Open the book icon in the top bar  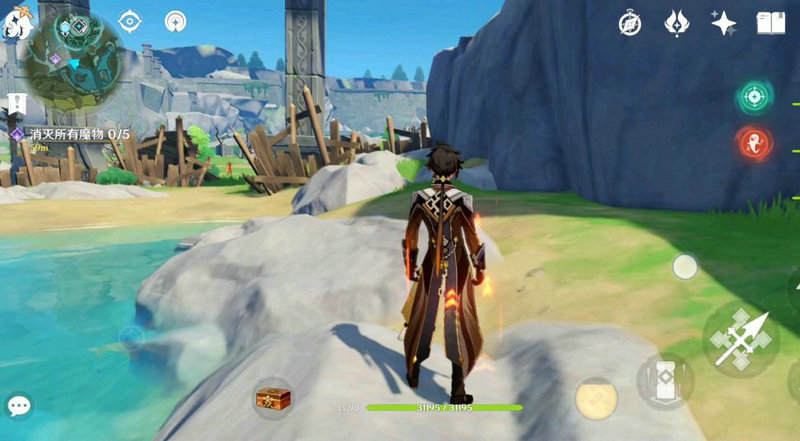[772, 23]
